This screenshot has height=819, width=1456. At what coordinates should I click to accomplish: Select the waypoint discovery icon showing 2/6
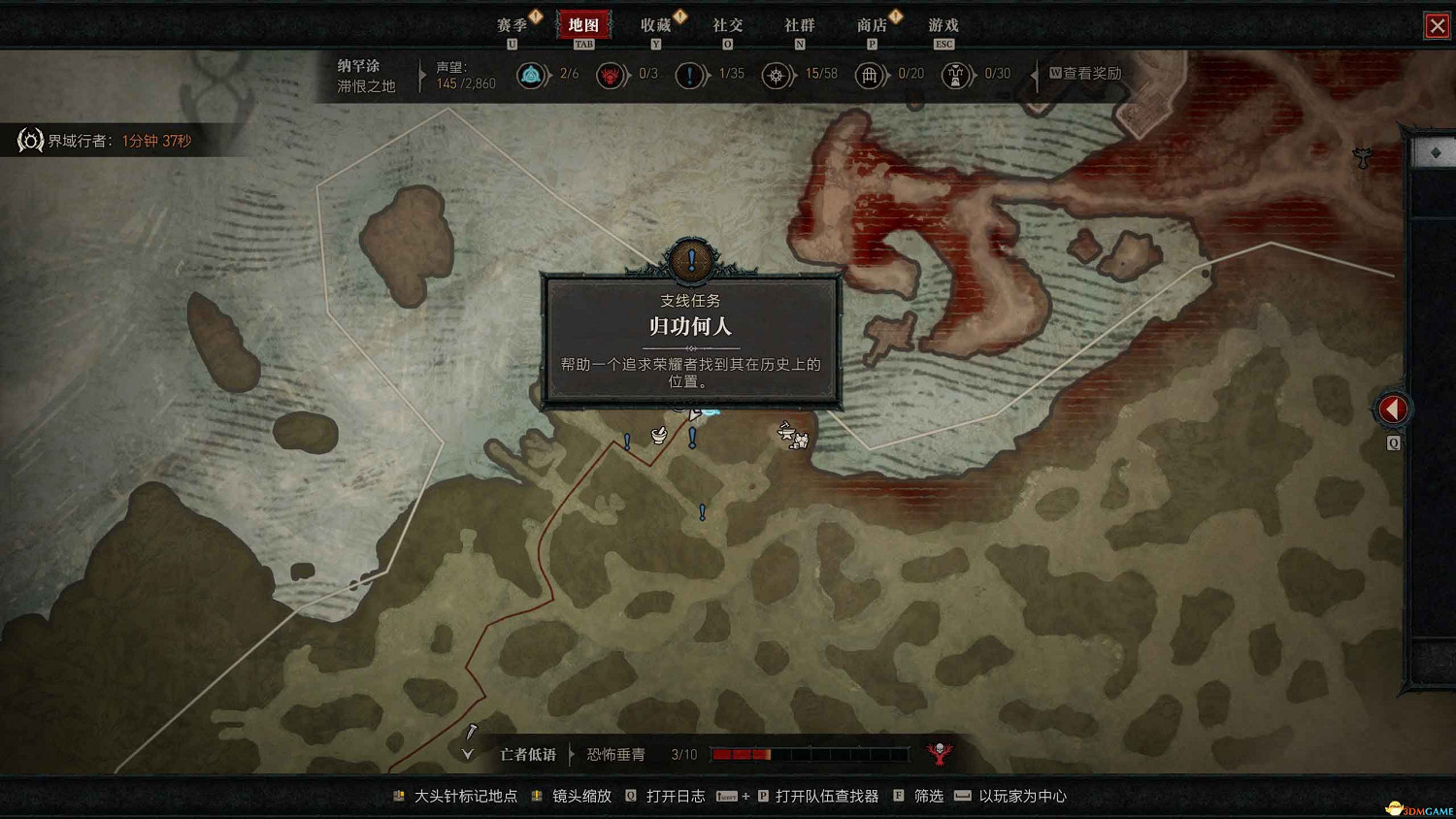533,75
